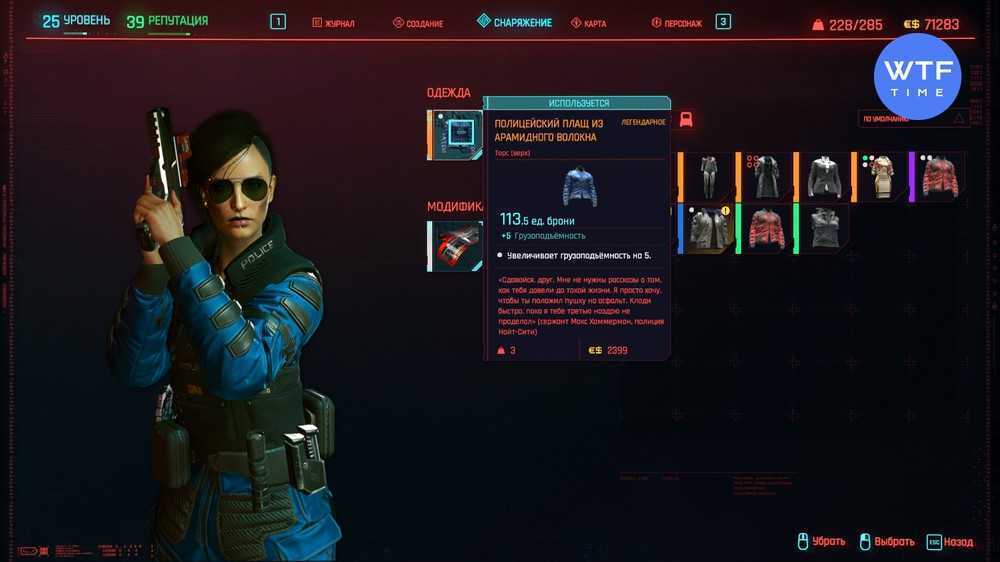Click the red torso filter icon
The image size is (1000, 562).
point(686,120)
